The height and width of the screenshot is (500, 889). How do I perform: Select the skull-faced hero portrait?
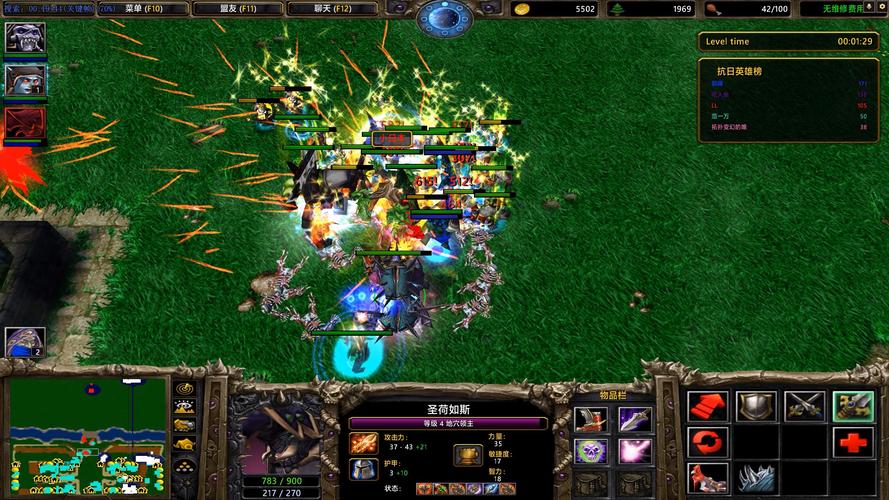click(x=24, y=38)
